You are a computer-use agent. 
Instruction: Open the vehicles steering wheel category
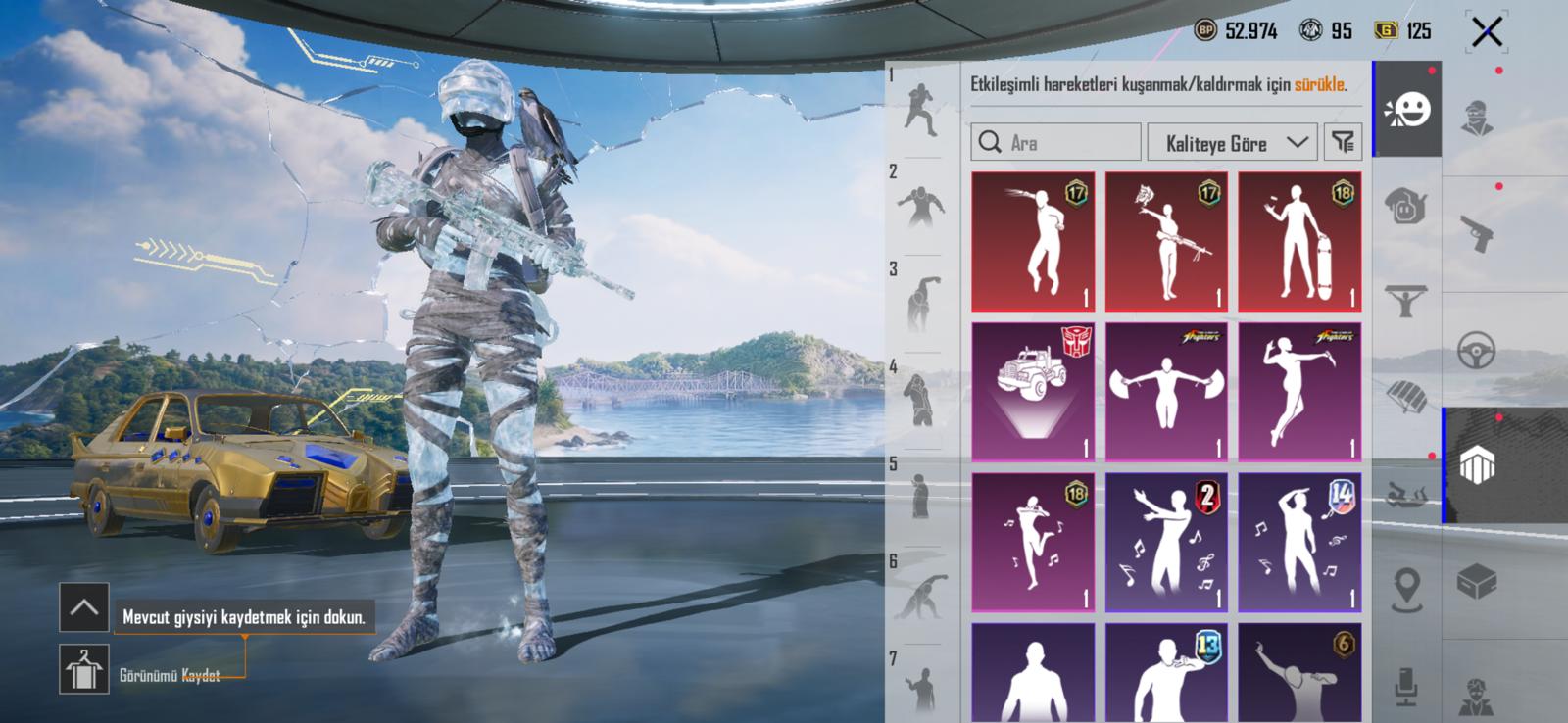click(x=1476, y=350)
